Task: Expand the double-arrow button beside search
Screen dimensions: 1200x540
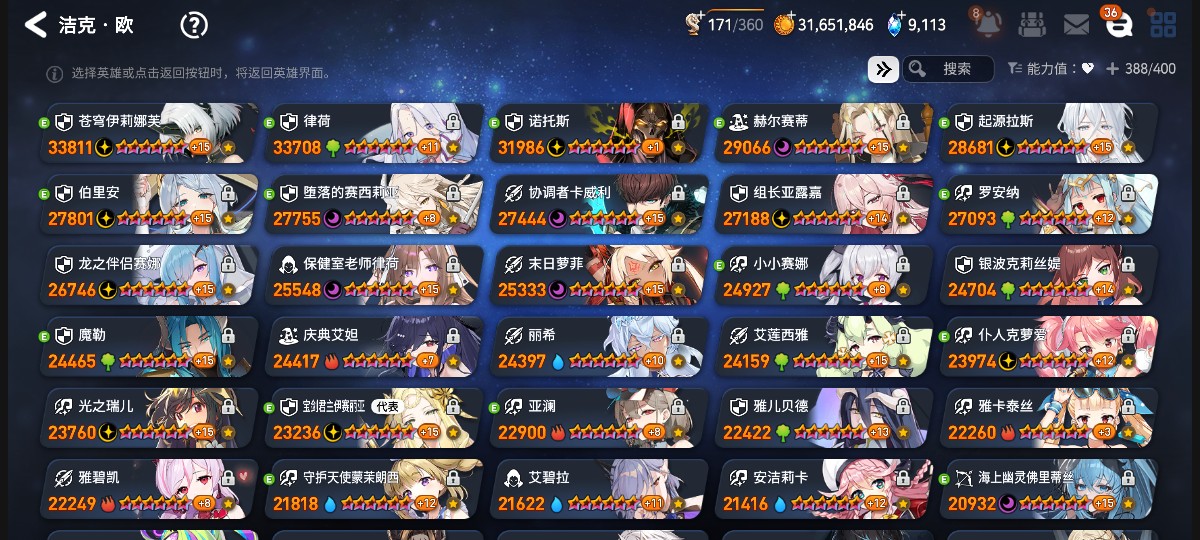Action: click(882, 69)
